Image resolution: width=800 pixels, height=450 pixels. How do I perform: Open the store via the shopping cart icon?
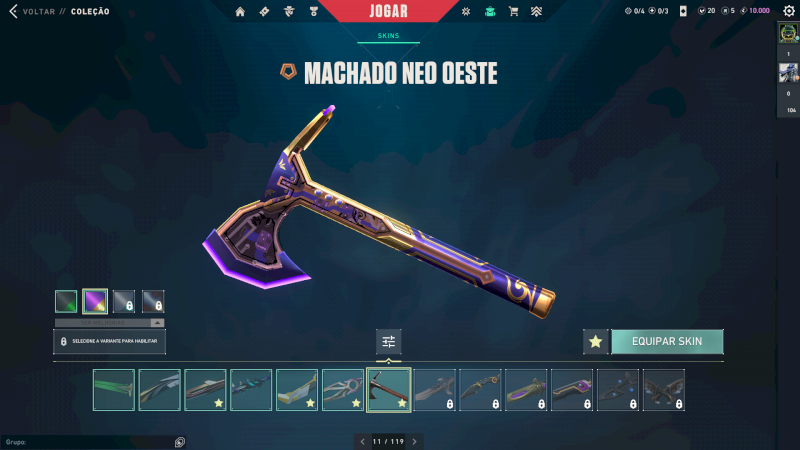pos(513,12)
